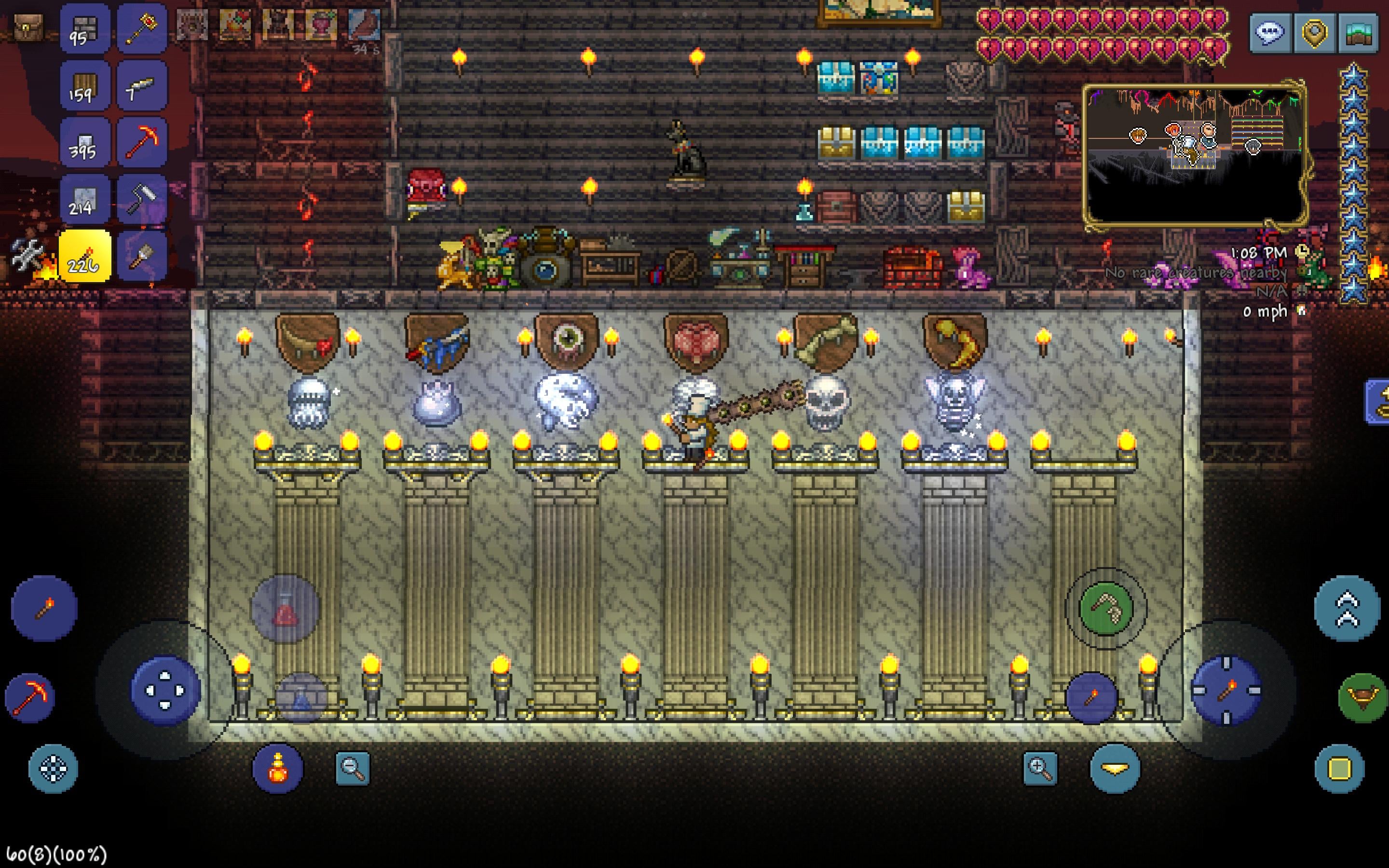Select the highlighted torch stack of 226
The width and height of the screenshot is (1389, 868).
tap(84, 256)
